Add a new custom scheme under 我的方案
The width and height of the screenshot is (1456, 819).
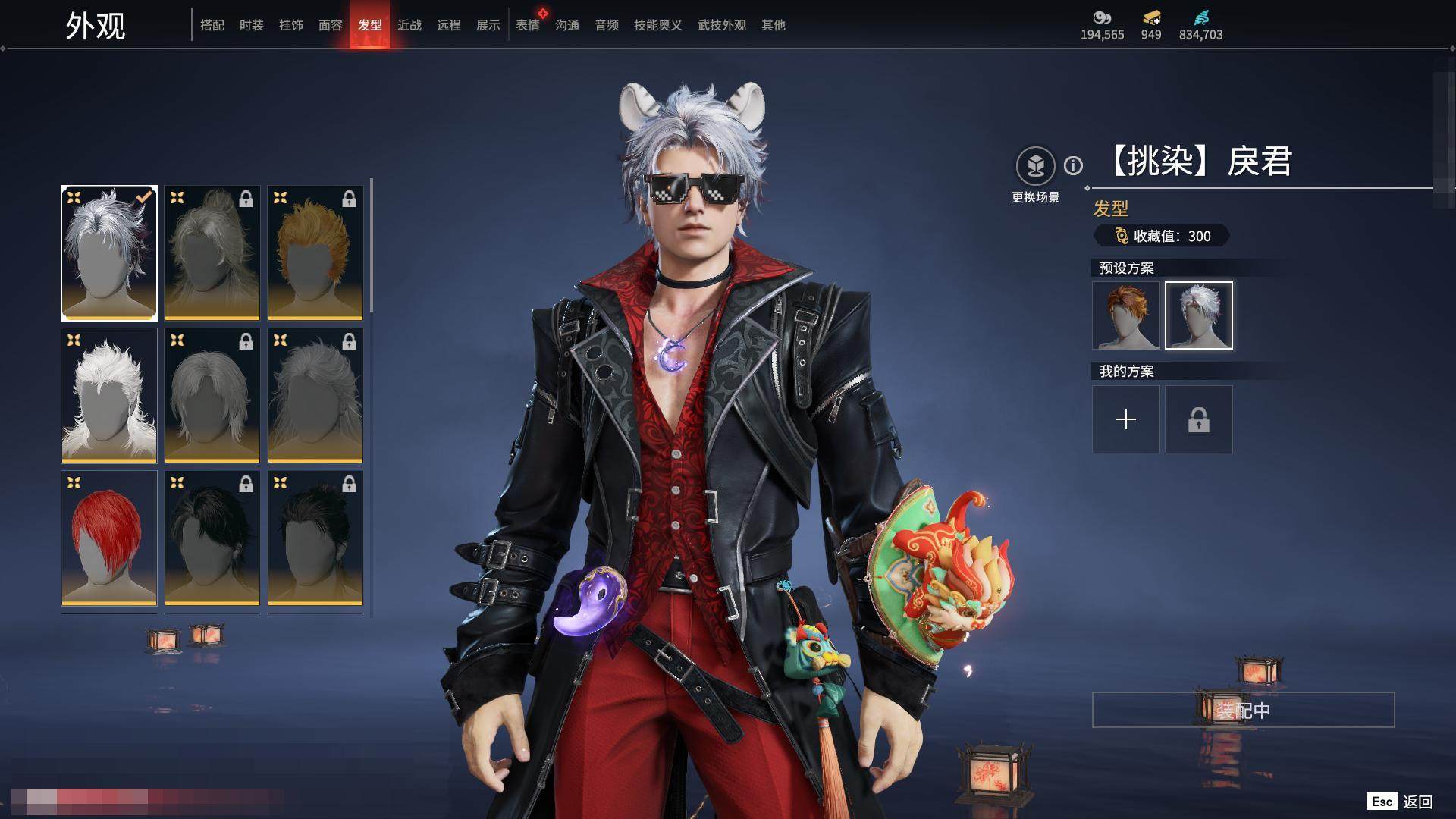coord(1126,419)
